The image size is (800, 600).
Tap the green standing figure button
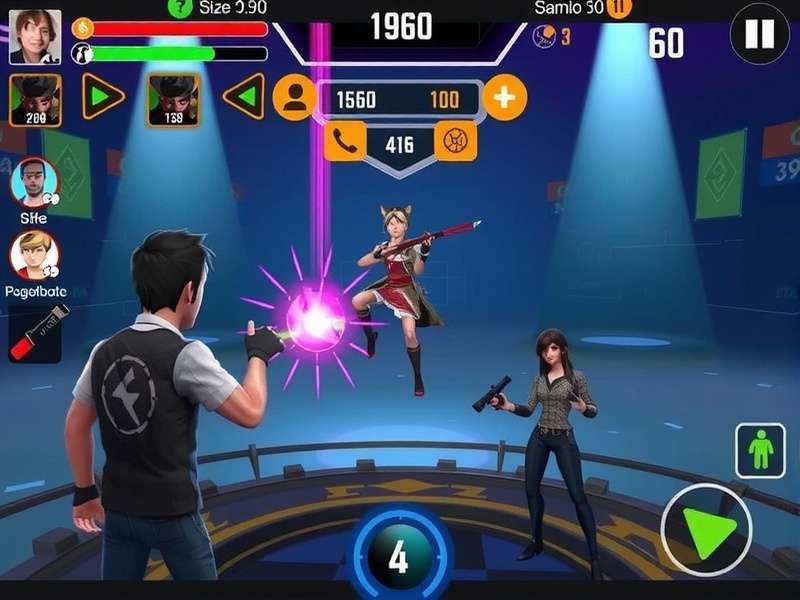tap(761, 450)
